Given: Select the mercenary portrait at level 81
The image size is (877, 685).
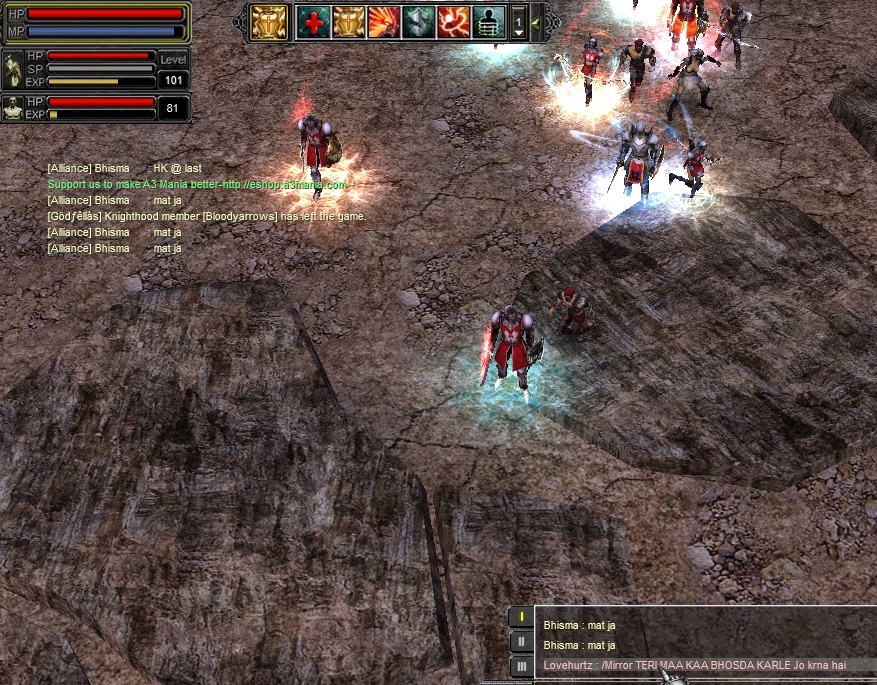Looking at the screenshot, I should 13,108.
